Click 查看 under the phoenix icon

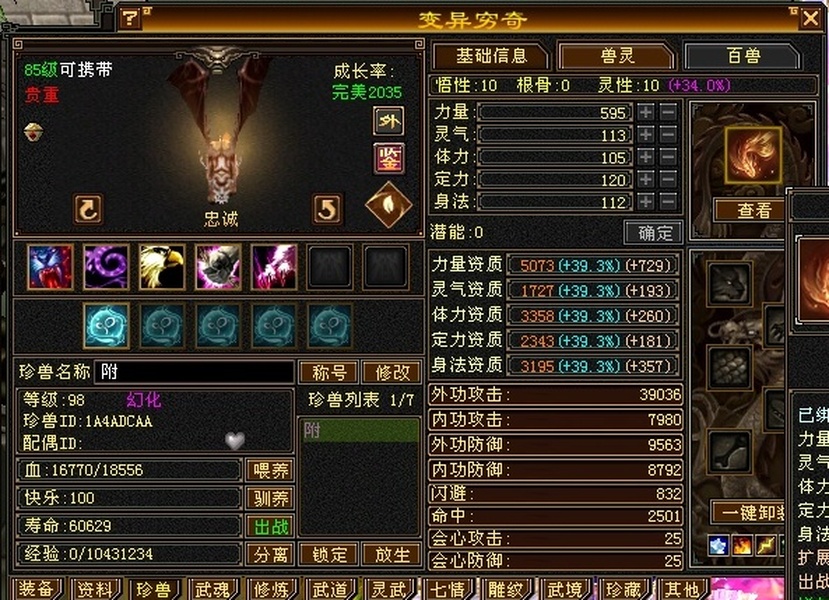point(754,210)
